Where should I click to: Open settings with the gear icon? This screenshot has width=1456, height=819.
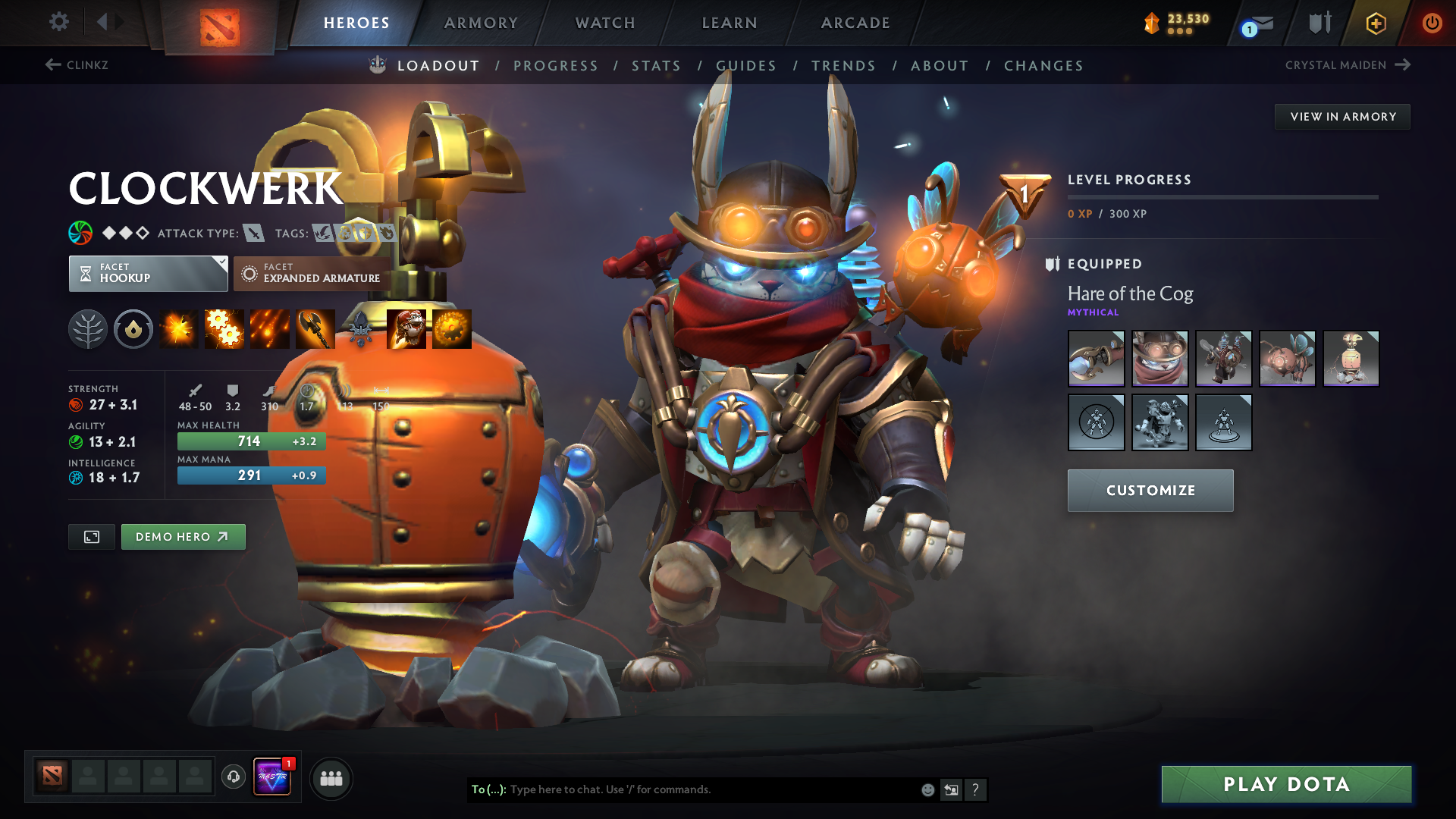coord(58,23)
